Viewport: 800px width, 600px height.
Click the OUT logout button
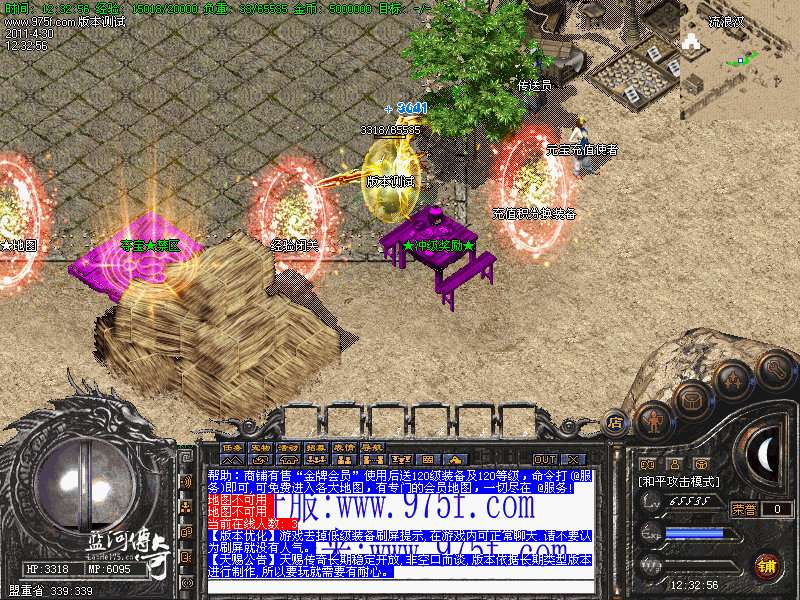coord(544,459)
